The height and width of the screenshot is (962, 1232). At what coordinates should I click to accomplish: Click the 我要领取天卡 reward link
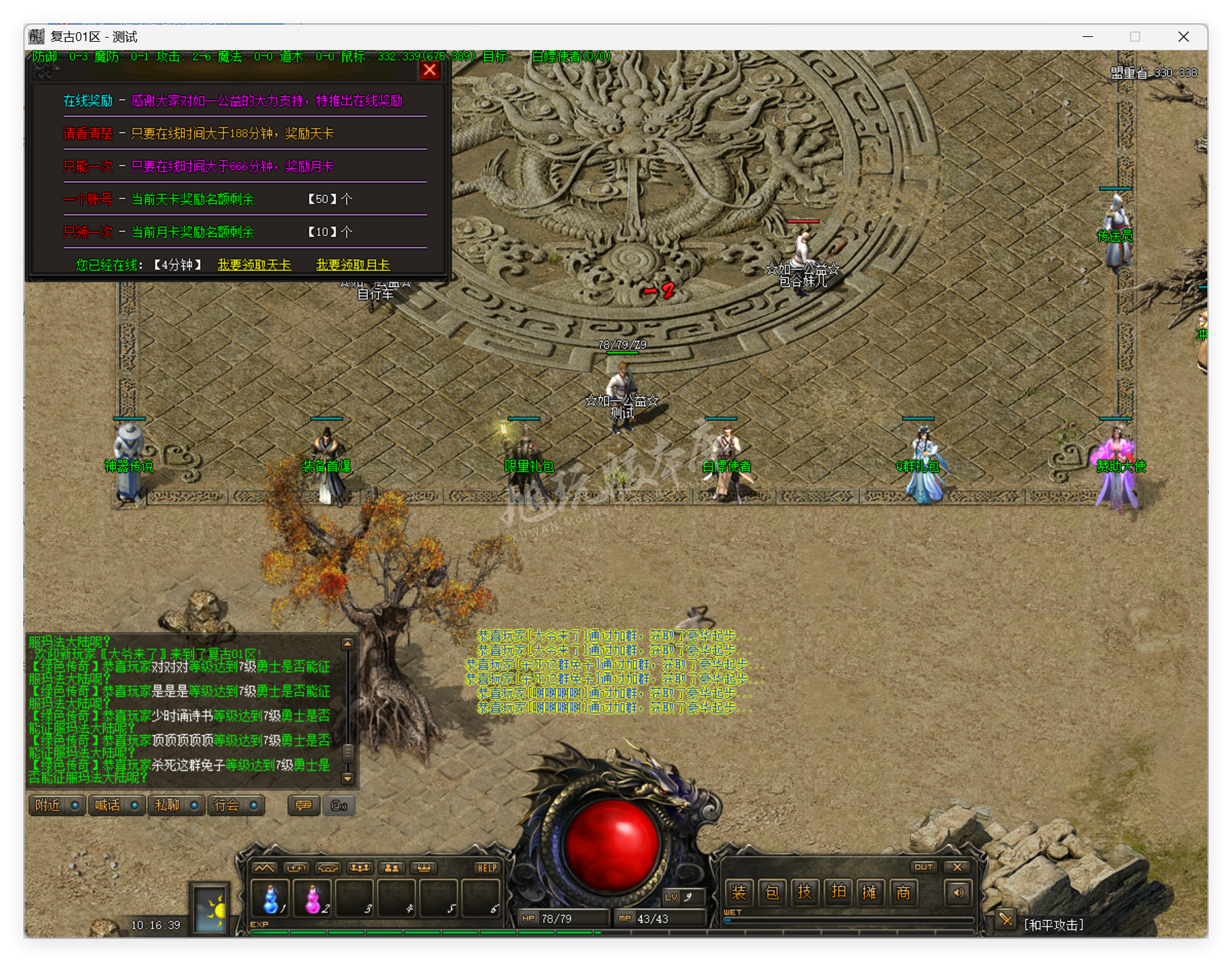[253, 264]
